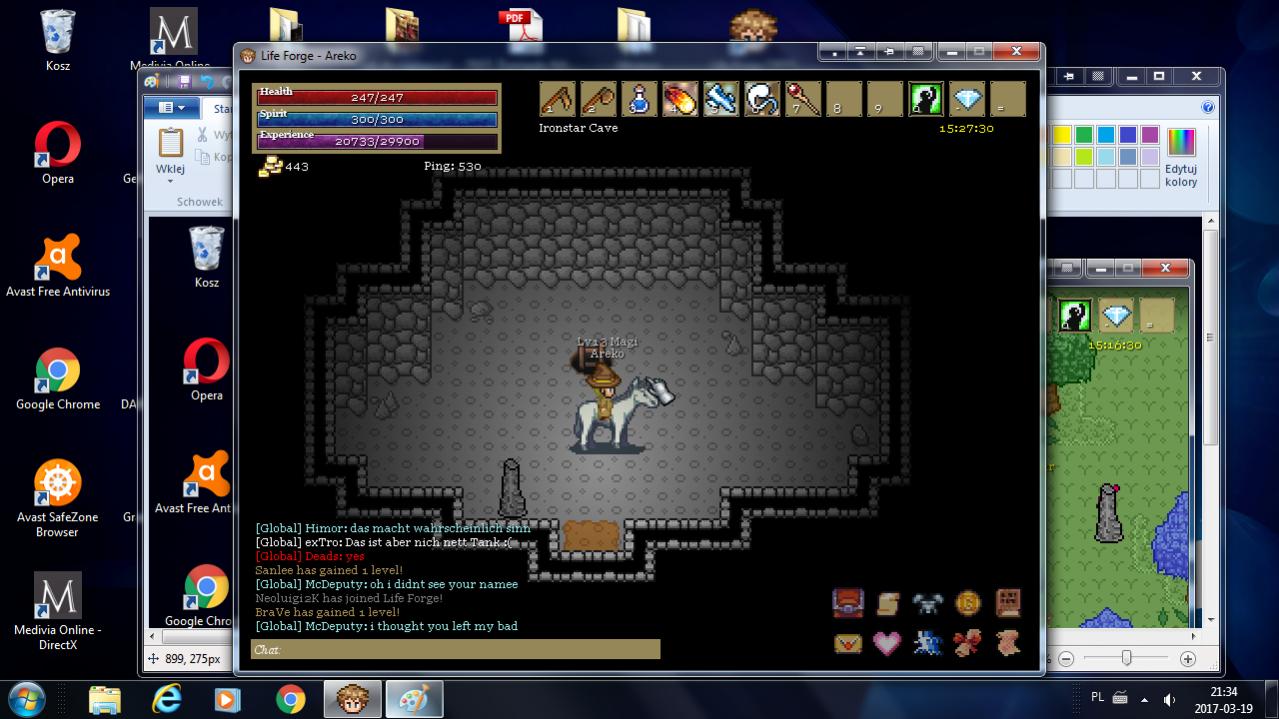Click the gold coin menu icon
Screen dimensions: 1279x719
967,603
